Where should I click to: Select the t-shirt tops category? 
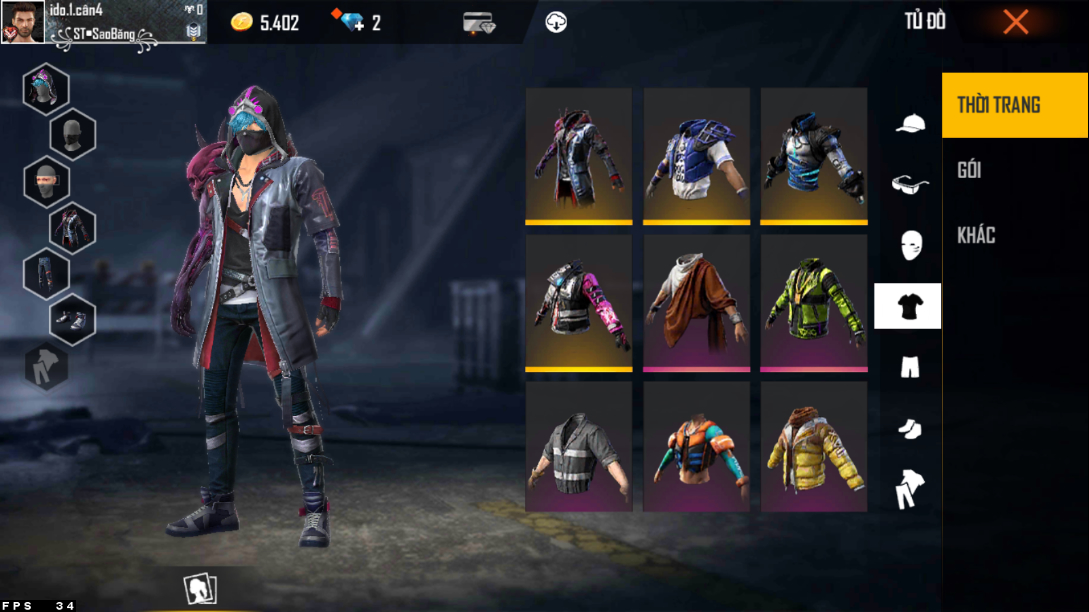[x=908, y=306]
